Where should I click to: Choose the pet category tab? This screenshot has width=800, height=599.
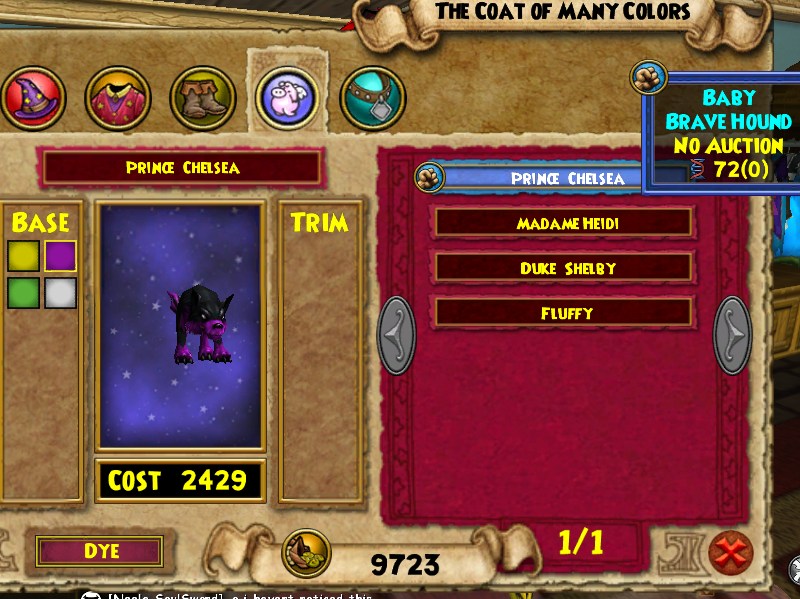click(287, 98)
